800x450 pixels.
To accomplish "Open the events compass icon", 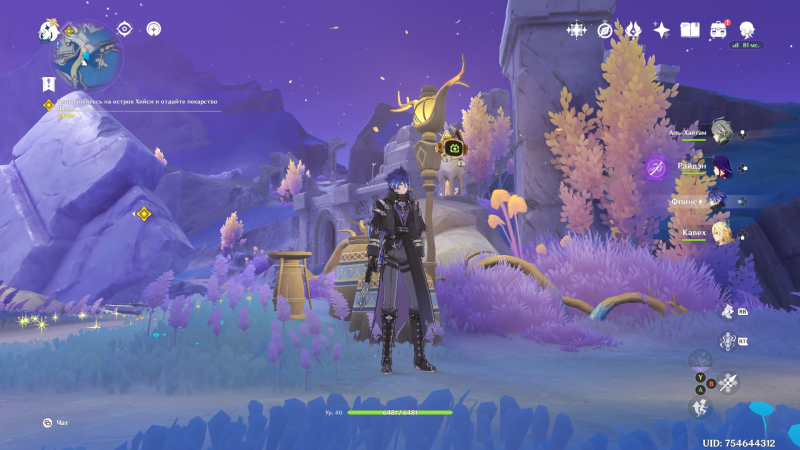I will pos(605,30).
